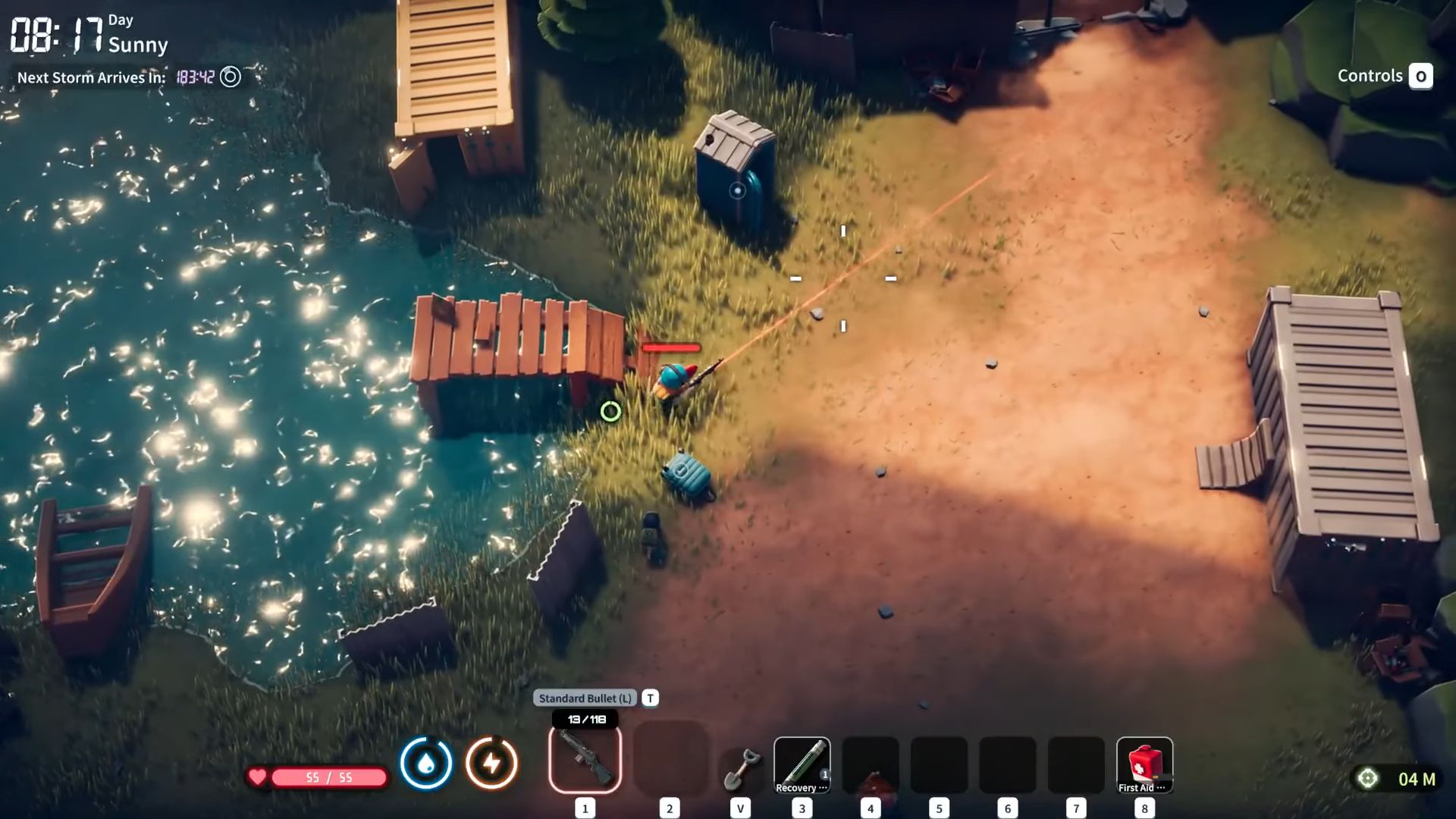
Task: Click the blue hydration droplet gauge
Action: tap(427, 764)
